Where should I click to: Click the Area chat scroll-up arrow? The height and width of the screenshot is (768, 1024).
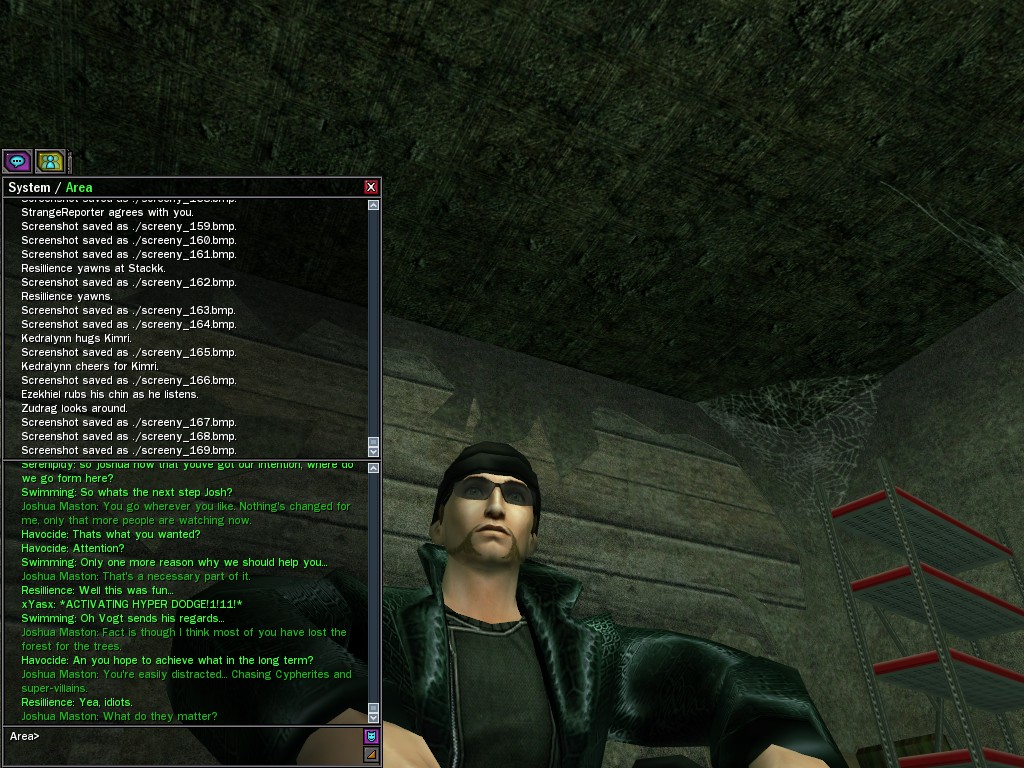(374, 468)
